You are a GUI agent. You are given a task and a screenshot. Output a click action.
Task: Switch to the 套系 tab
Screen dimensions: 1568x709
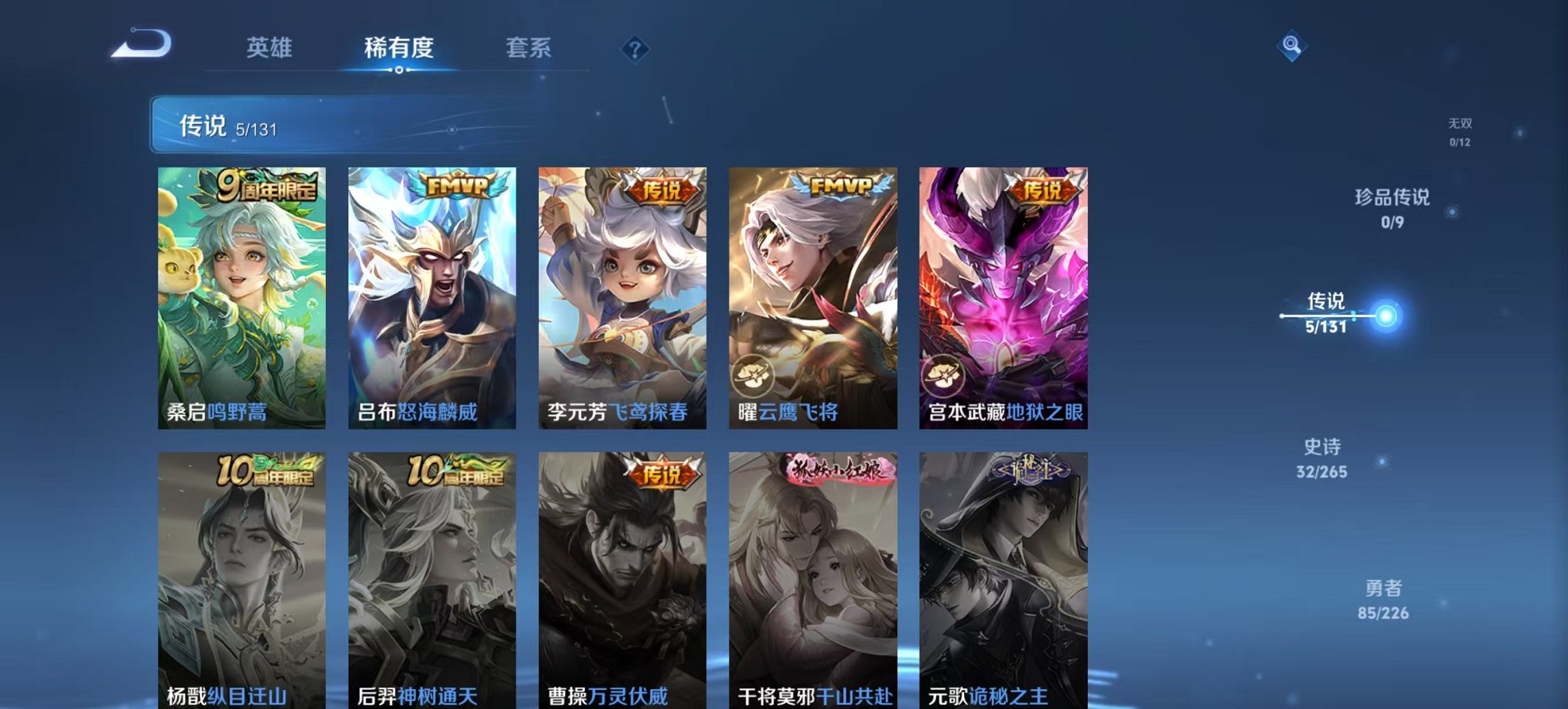coord(528,48)
